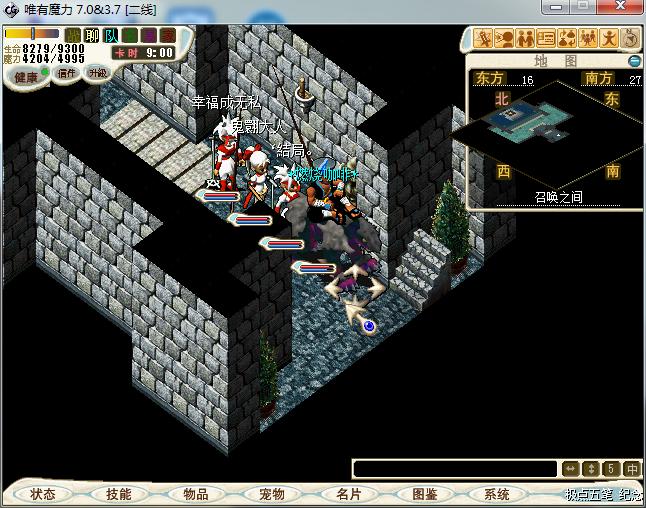This screenshot has width=646, height=508.
Task: Click the 健康 health button
Action: click(x=26, y=76)
